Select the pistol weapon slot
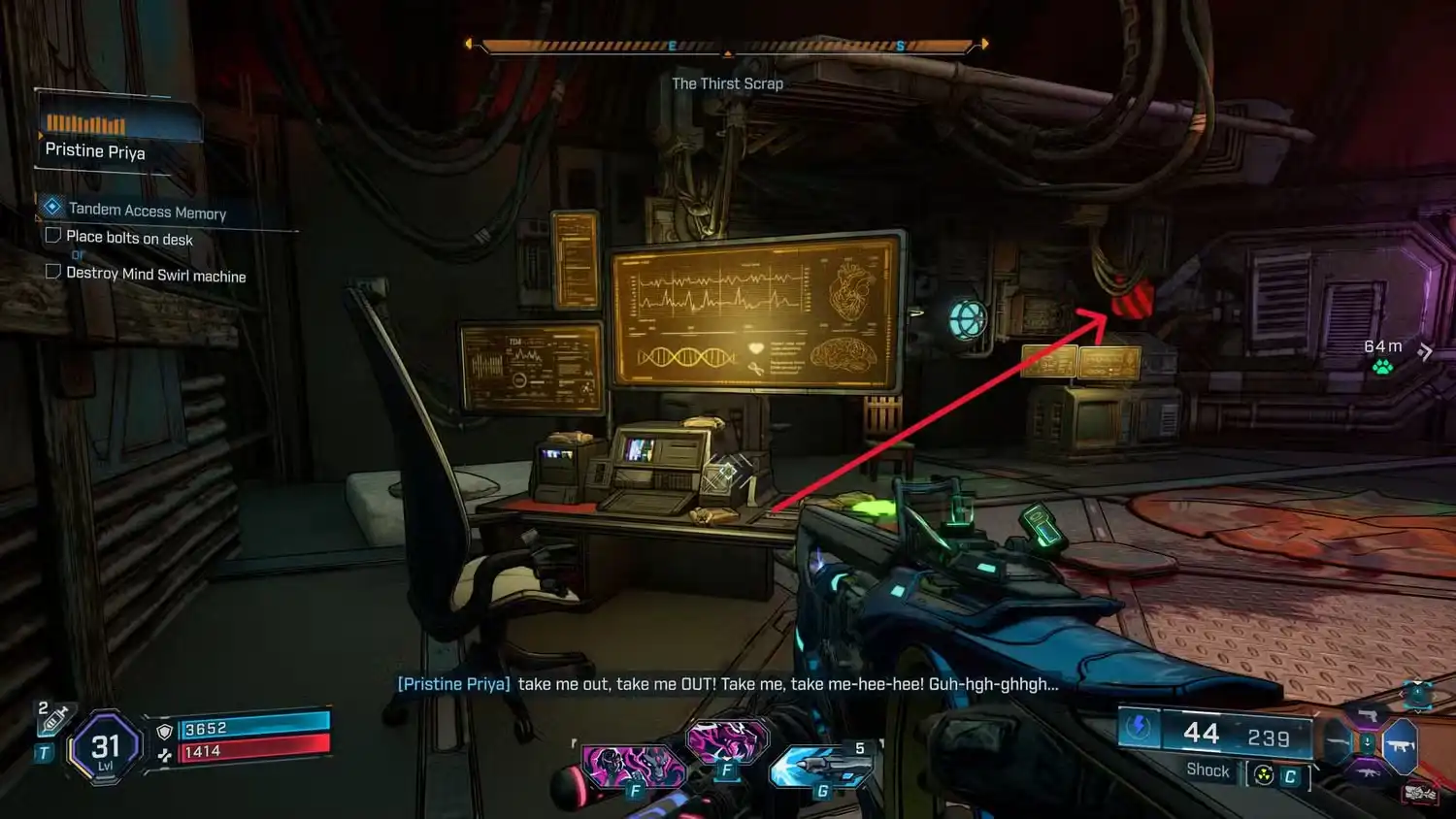This screenshot has height=819, width=1456. tap(1368, 717)
